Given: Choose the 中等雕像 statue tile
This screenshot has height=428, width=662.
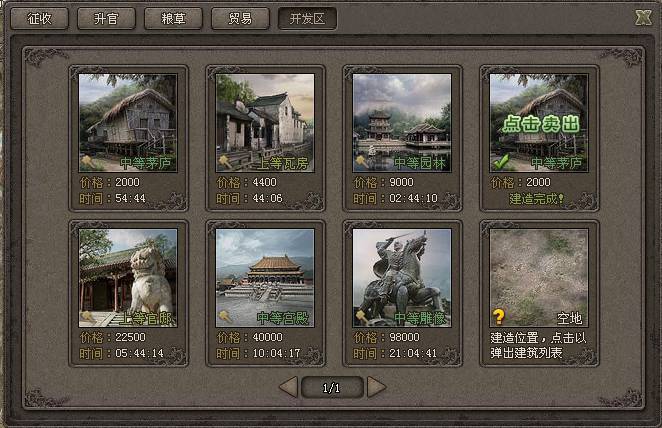Looking at the screenshot, I should pyautogui.click(x=402, y=277).
